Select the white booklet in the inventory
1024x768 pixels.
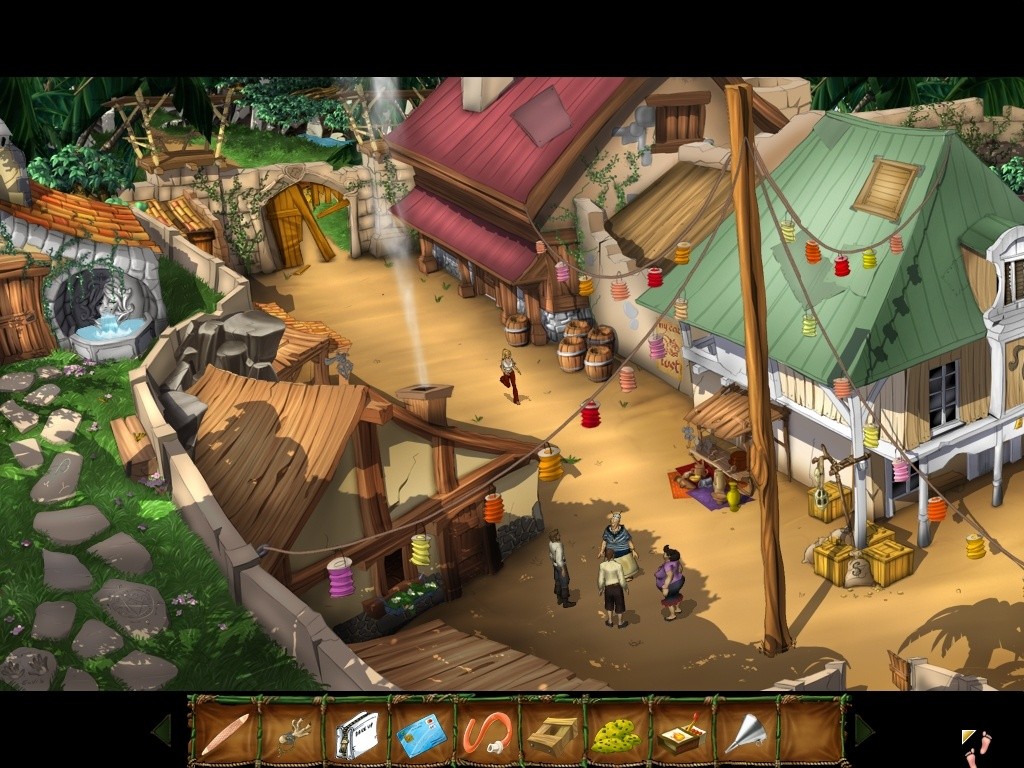coord(356,735)
